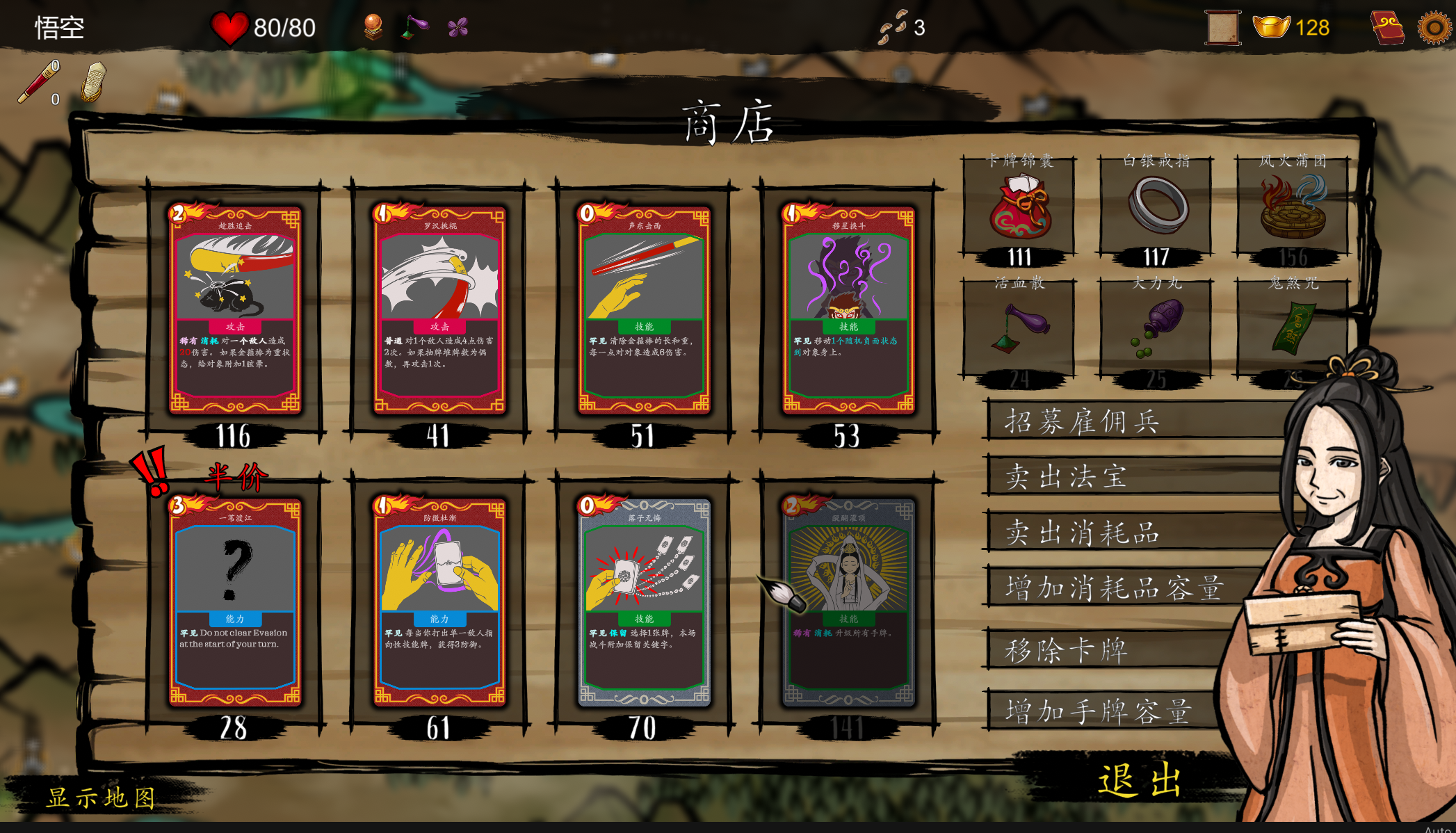View the scroll icon in top bar
The height and width of the screenshot is (833, 1456).
click(1224, 29)
